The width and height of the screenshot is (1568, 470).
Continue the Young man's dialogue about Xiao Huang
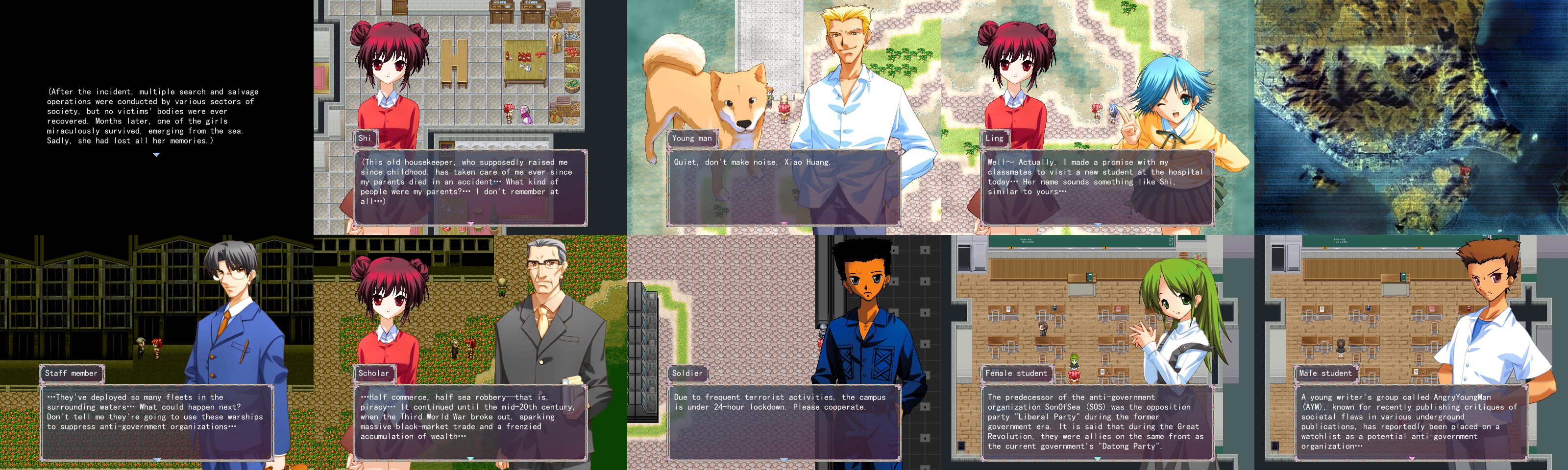(x=784, y=224)
